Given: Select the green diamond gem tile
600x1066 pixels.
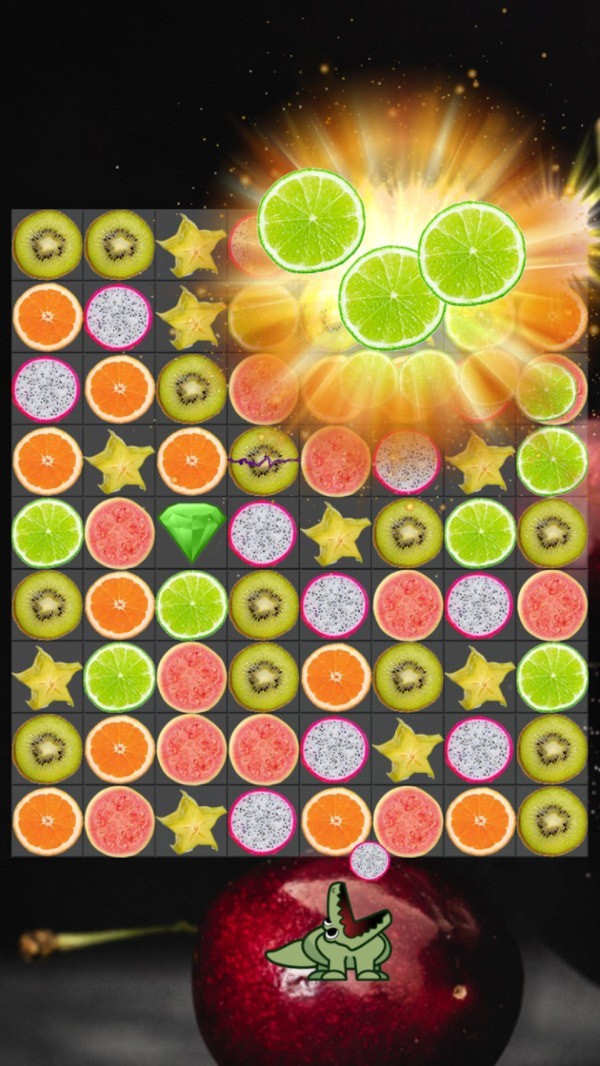Looking at the screenshot, I should [x=191, y=533].
